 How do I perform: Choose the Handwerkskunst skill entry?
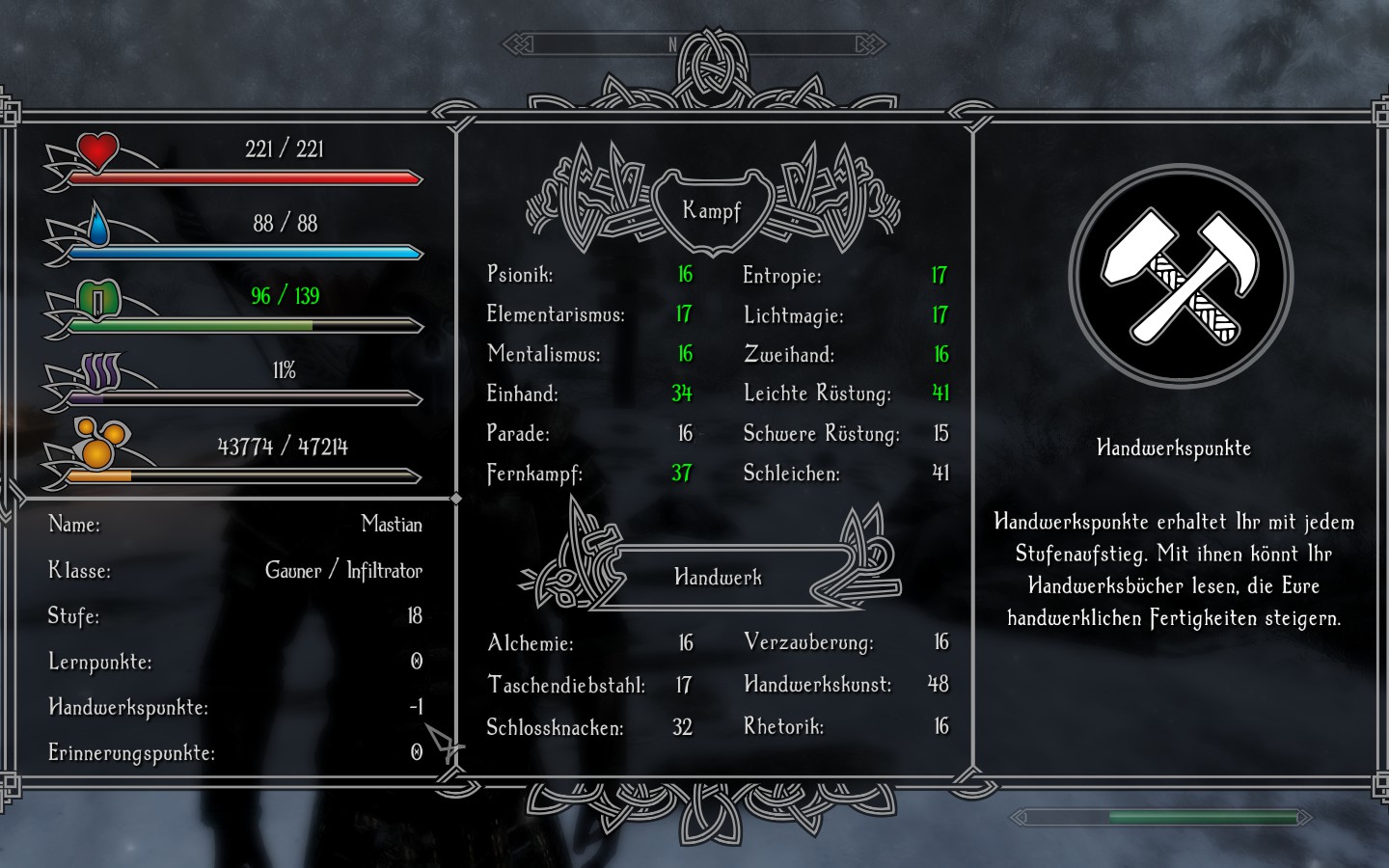[x=817, y=685]
